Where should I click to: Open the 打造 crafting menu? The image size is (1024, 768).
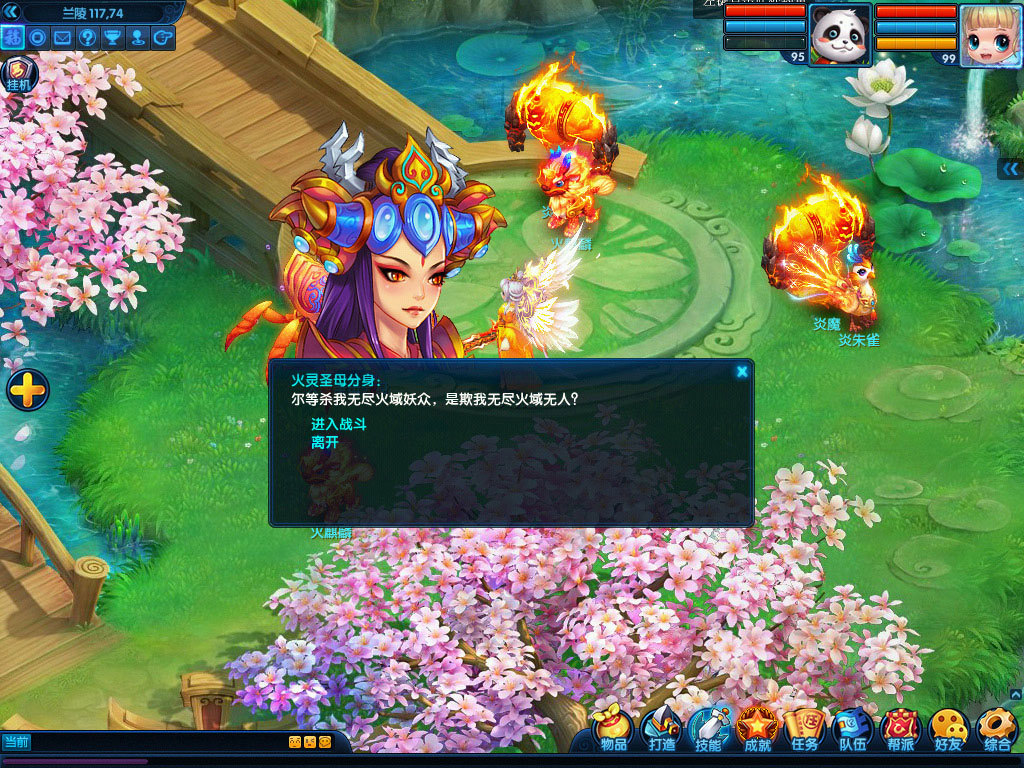661,730
